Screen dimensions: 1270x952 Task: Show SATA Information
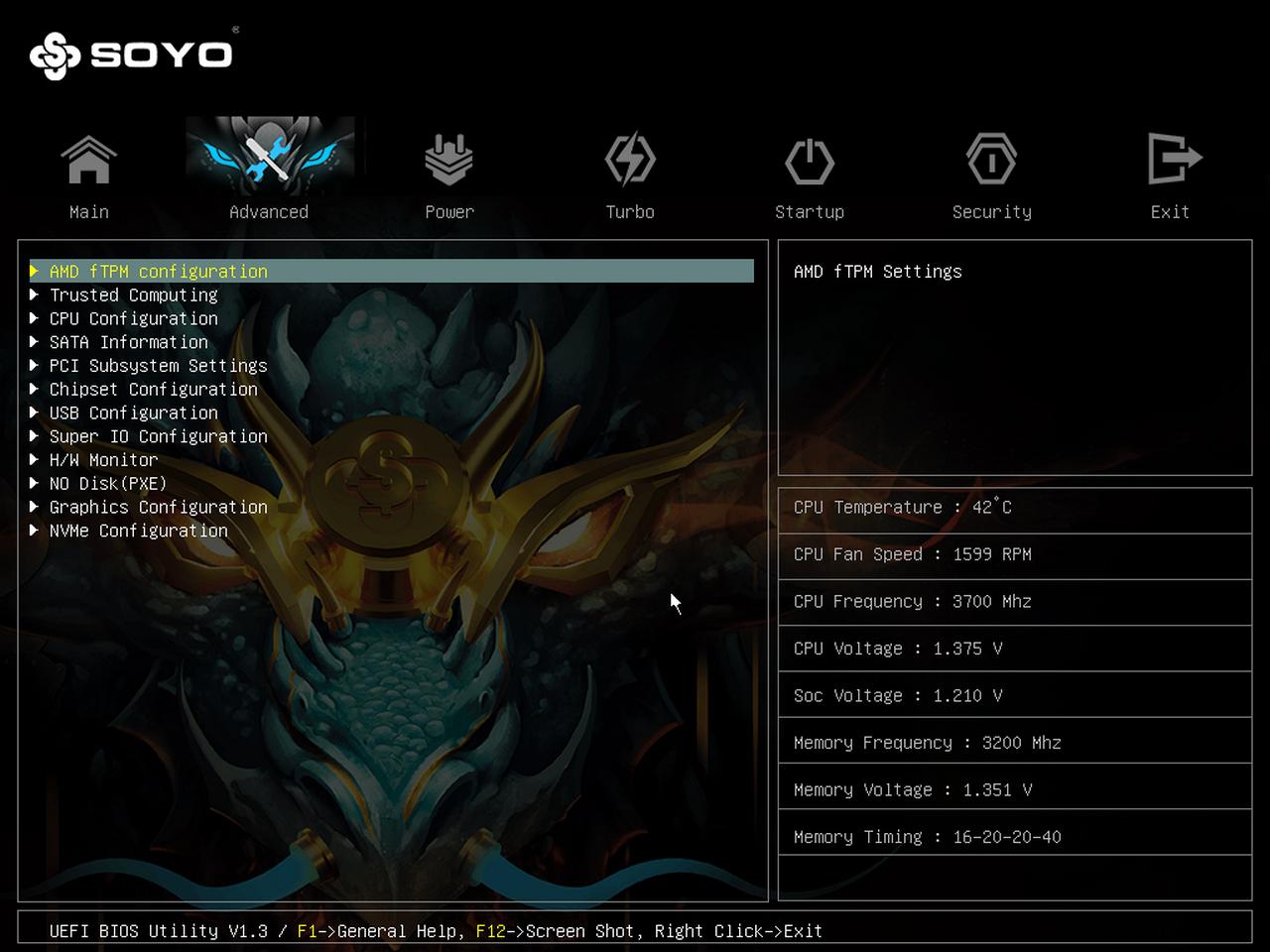129,342
